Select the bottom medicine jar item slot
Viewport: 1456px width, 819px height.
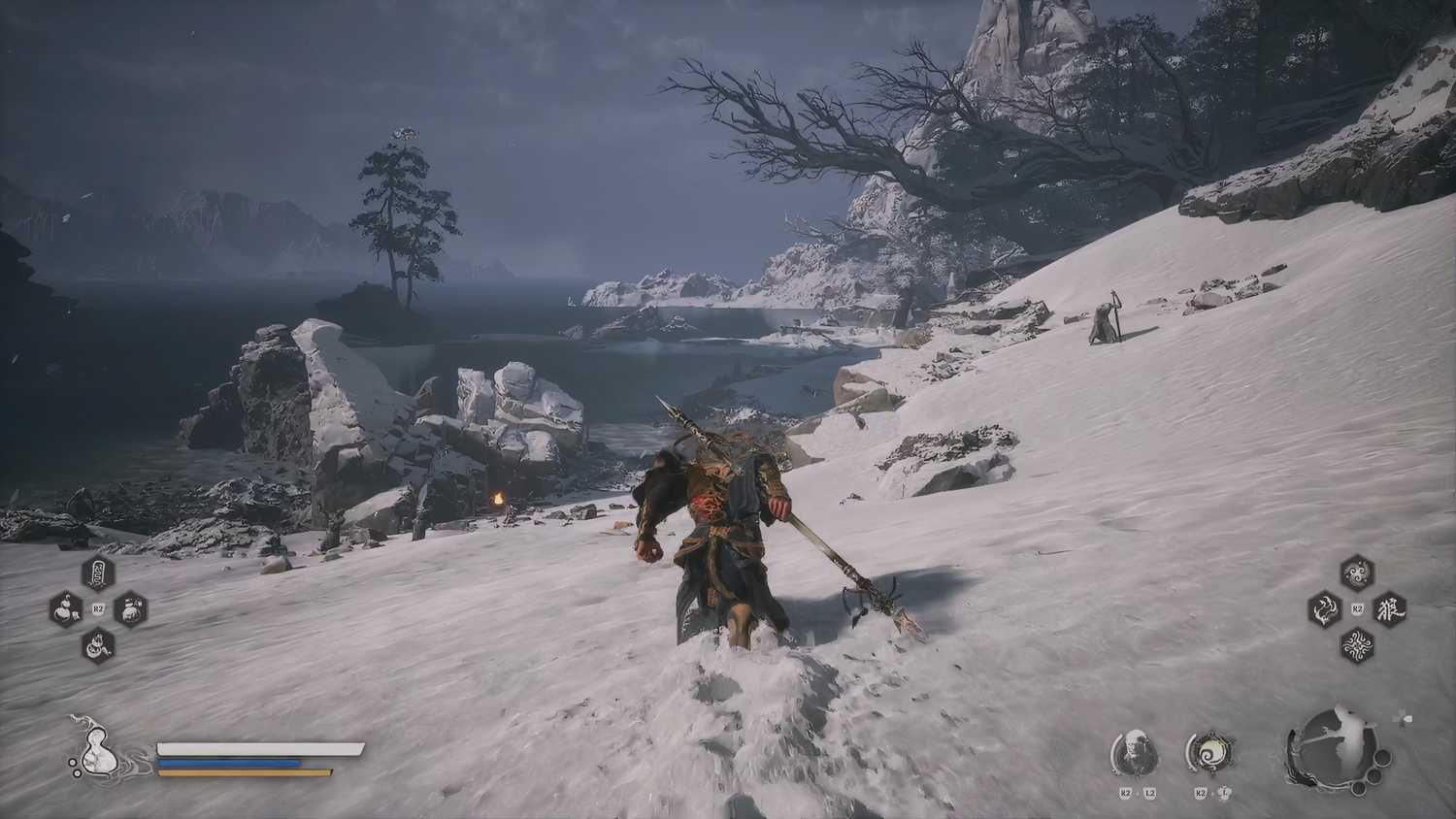[98, 643]
